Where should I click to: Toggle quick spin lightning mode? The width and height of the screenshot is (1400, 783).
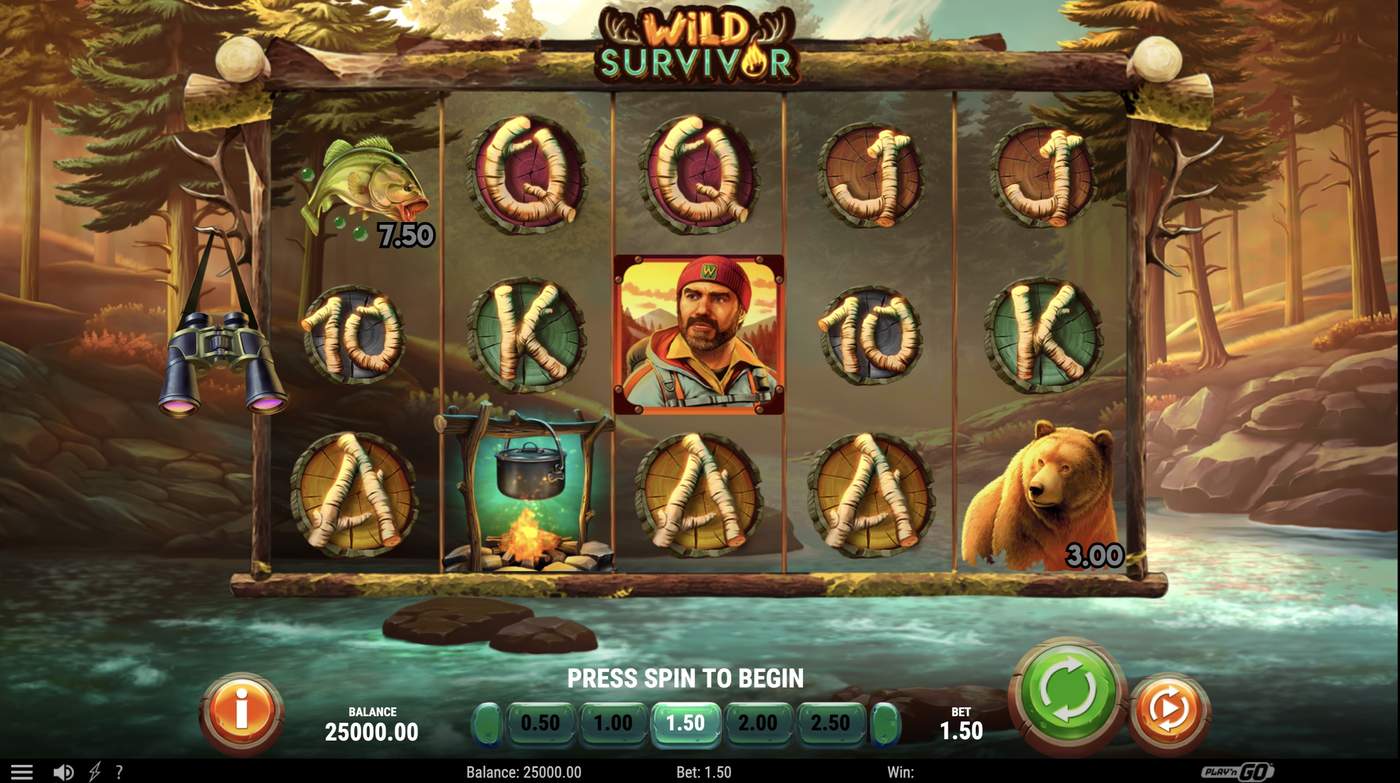tap(95, 771)
